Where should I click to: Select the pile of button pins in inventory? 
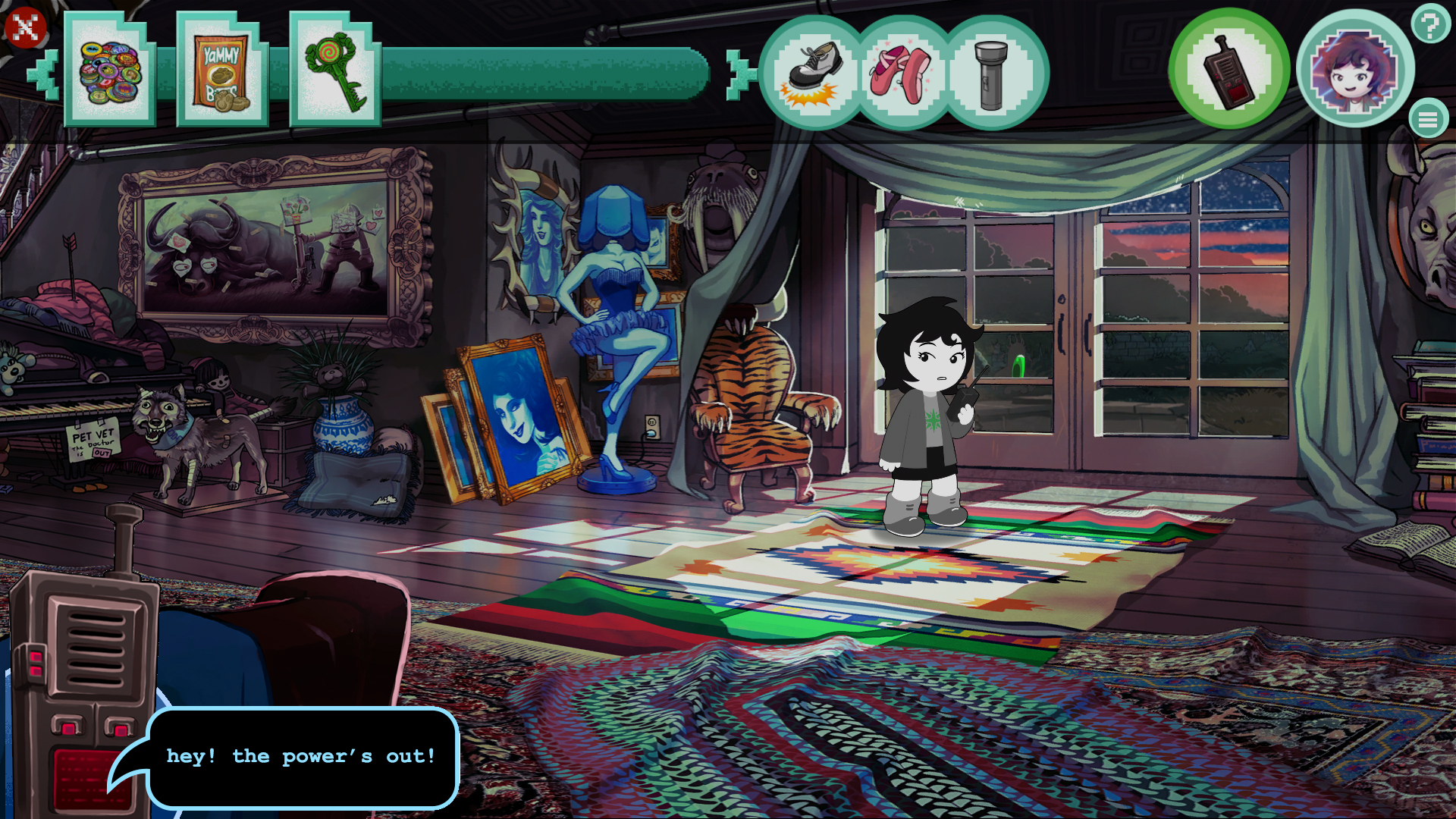pos(108,72)
